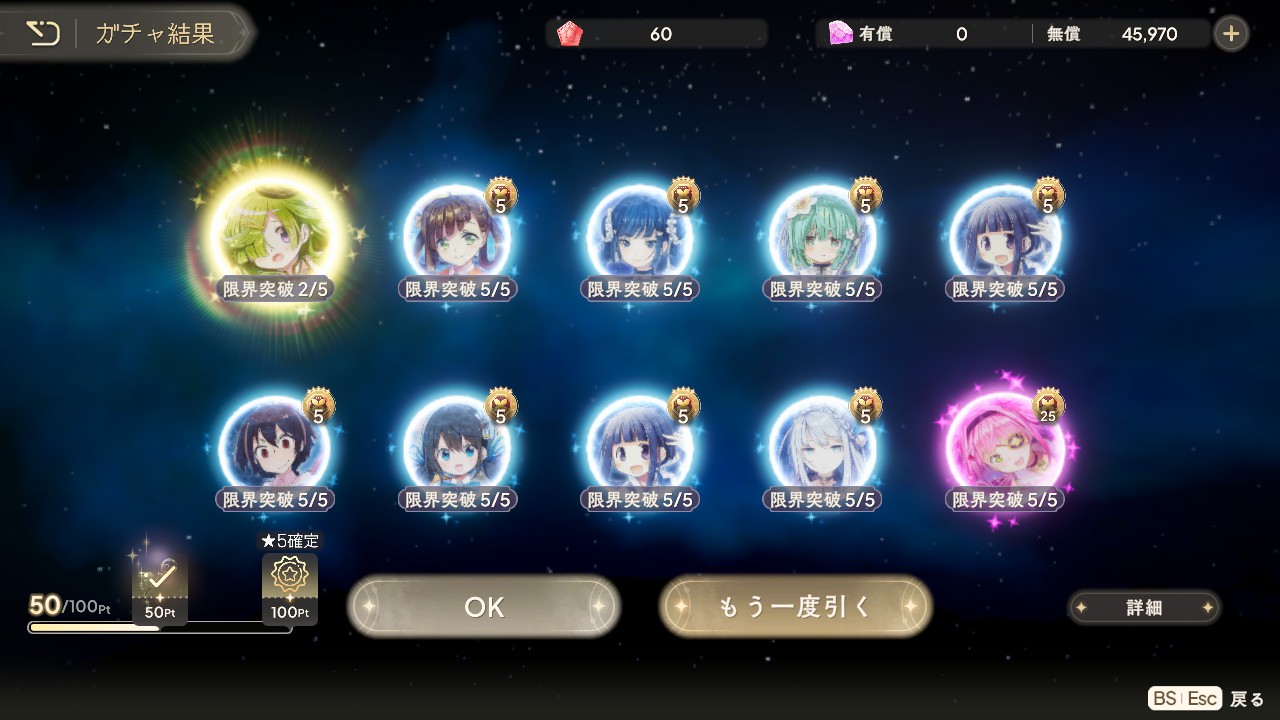
Task: Select the silver-haired character result
Action: pos(822,449)
